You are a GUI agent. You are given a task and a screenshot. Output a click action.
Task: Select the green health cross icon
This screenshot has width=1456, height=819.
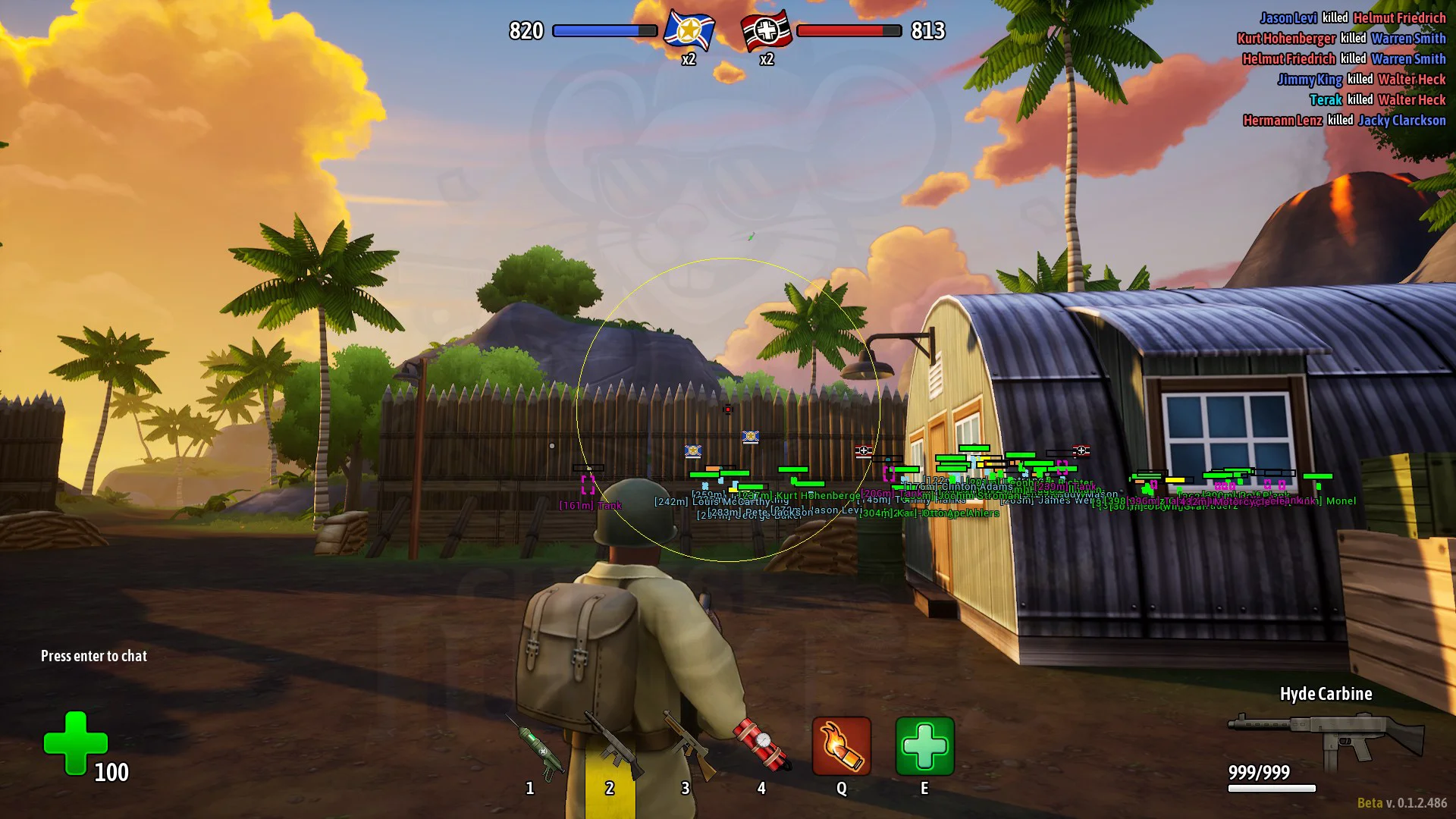click(75, 743)
